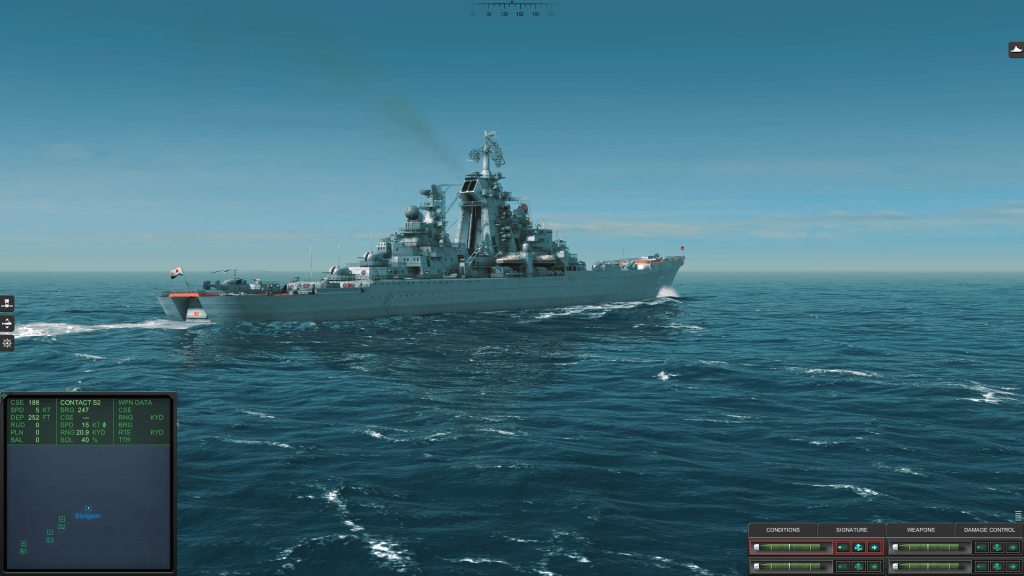Open the small list icon above Damage Control
1024x576 pixels.
[x=1018, y=516]
